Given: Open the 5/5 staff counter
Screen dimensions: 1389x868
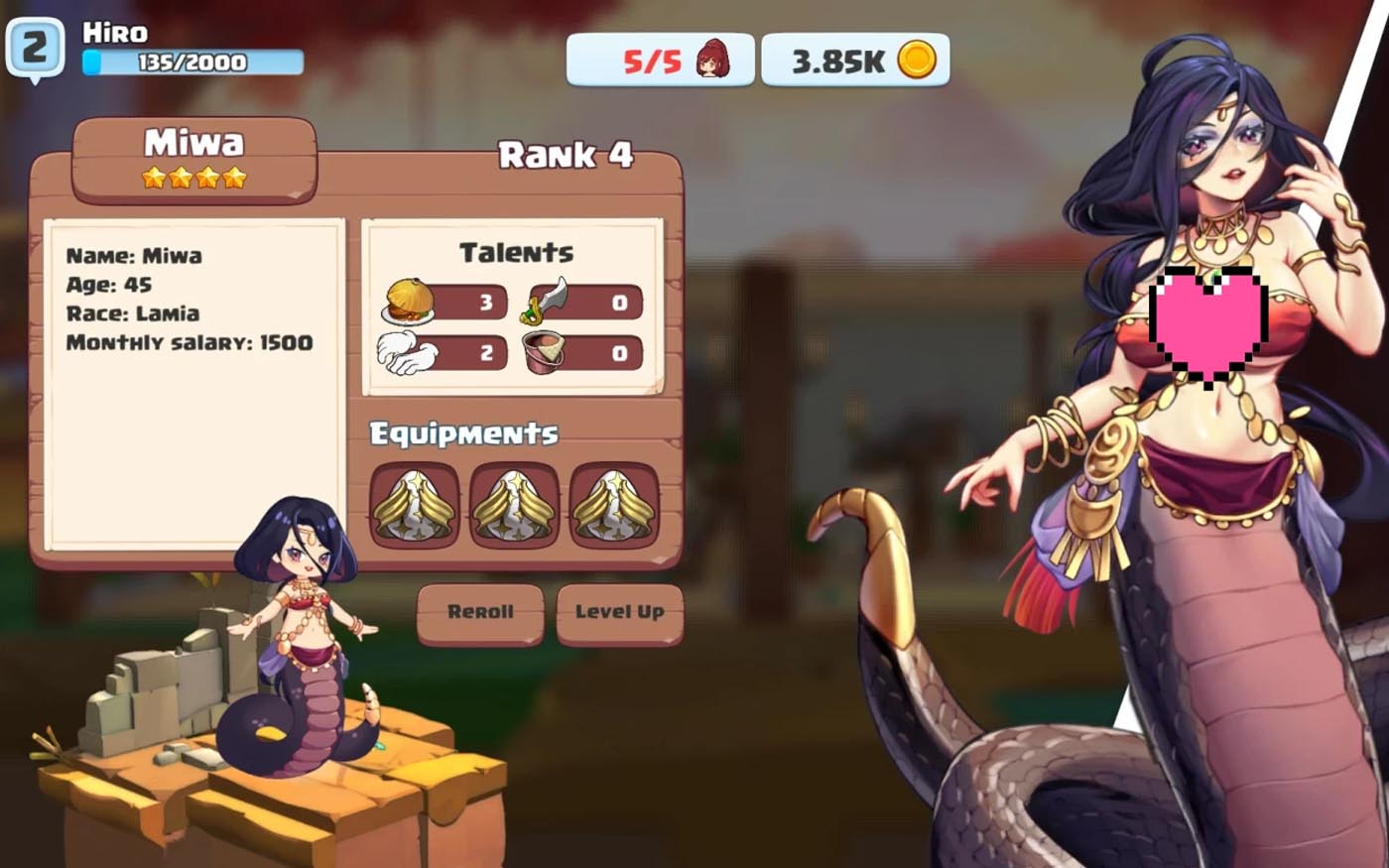Looking at the screenshot, I should tap(660, 61).
